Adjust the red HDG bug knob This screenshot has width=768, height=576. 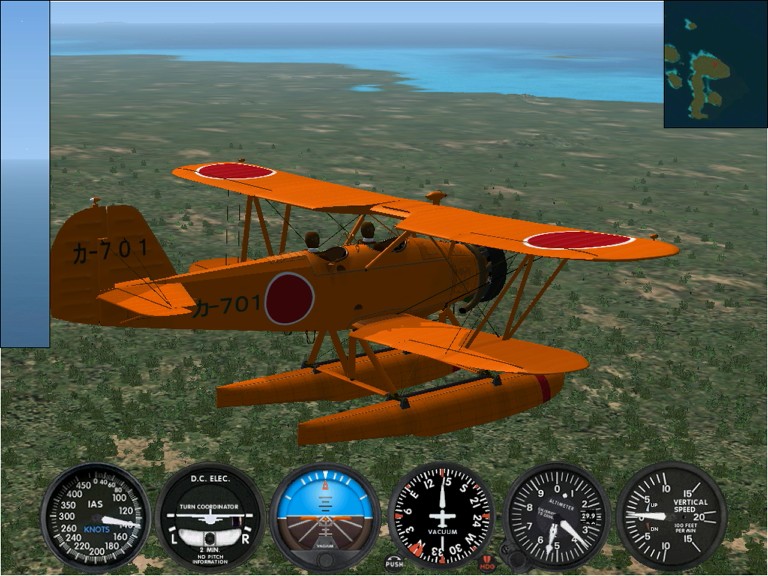click(487, 563)
